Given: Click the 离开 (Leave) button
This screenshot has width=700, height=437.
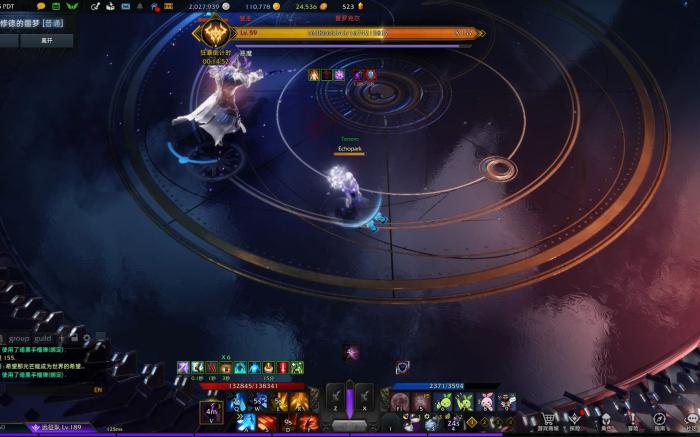Looking at the screenshot, I should (46, 41).
